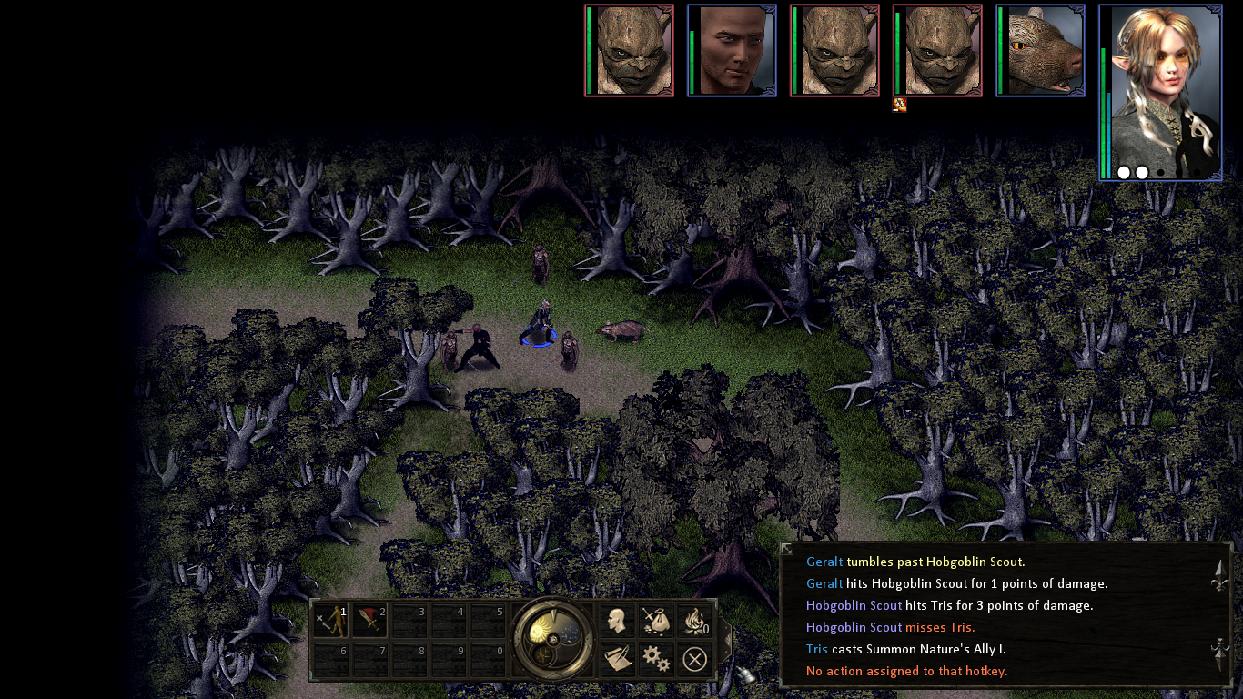This screenshot has height=699, width=1243.
Task: Select the bald human portrait
Action: point(732,51)
